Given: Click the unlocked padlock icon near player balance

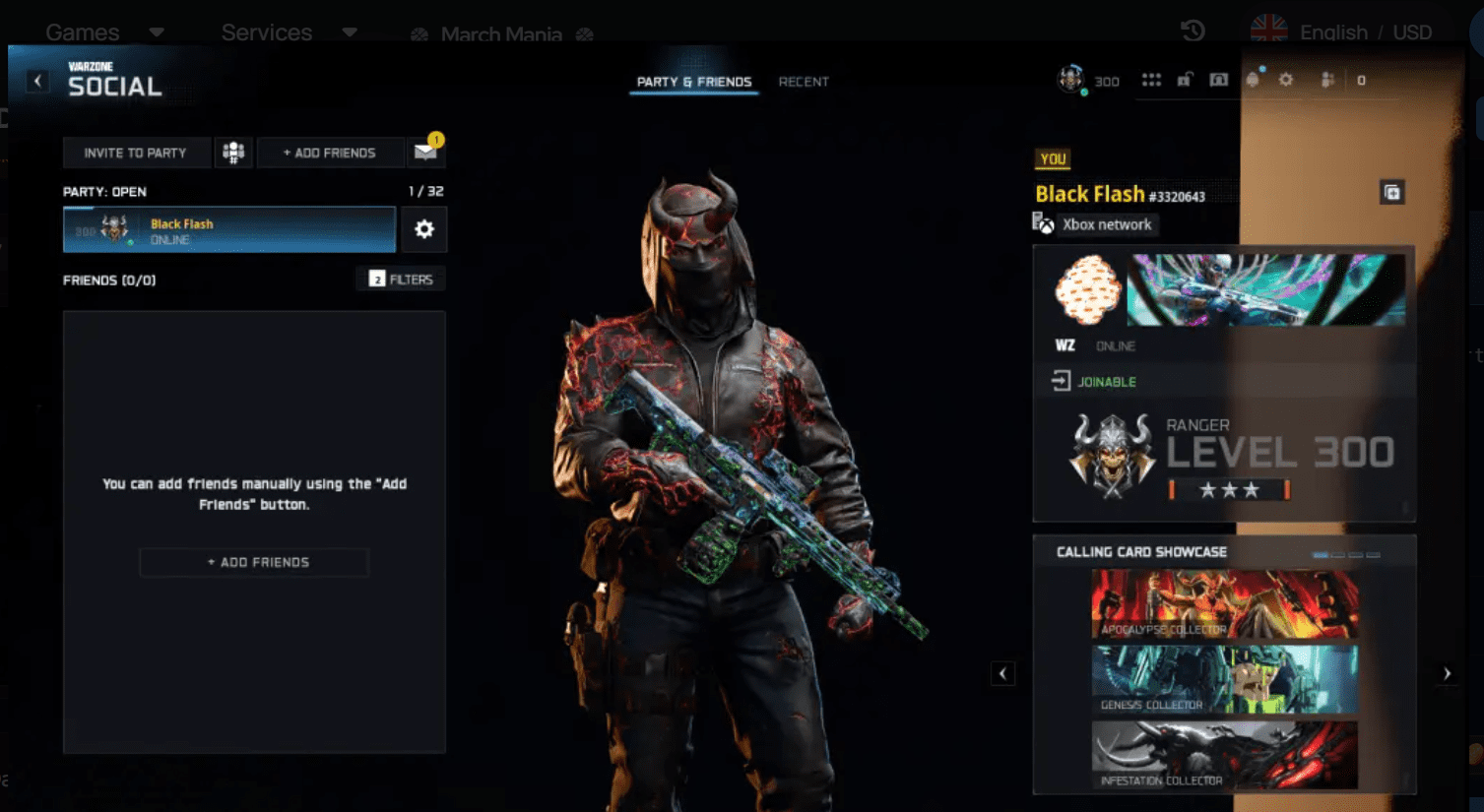Looking at the screenshot, I should coord(1186,79).
